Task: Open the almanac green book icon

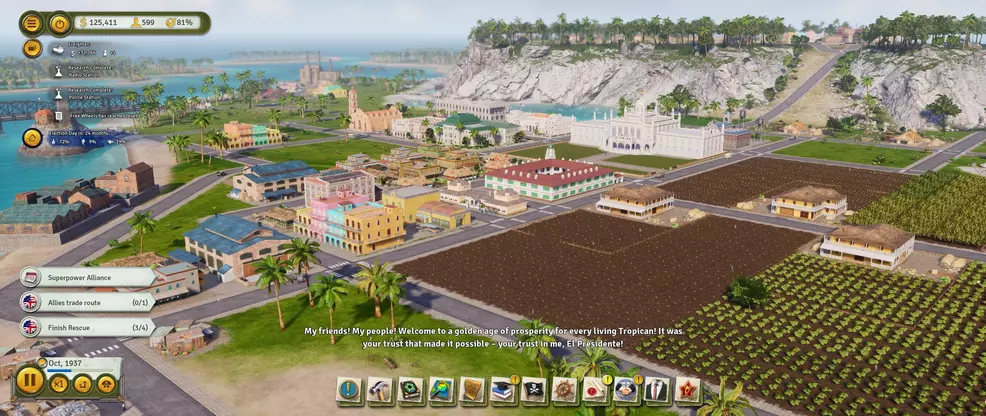Action: click(x=410, y=390)
